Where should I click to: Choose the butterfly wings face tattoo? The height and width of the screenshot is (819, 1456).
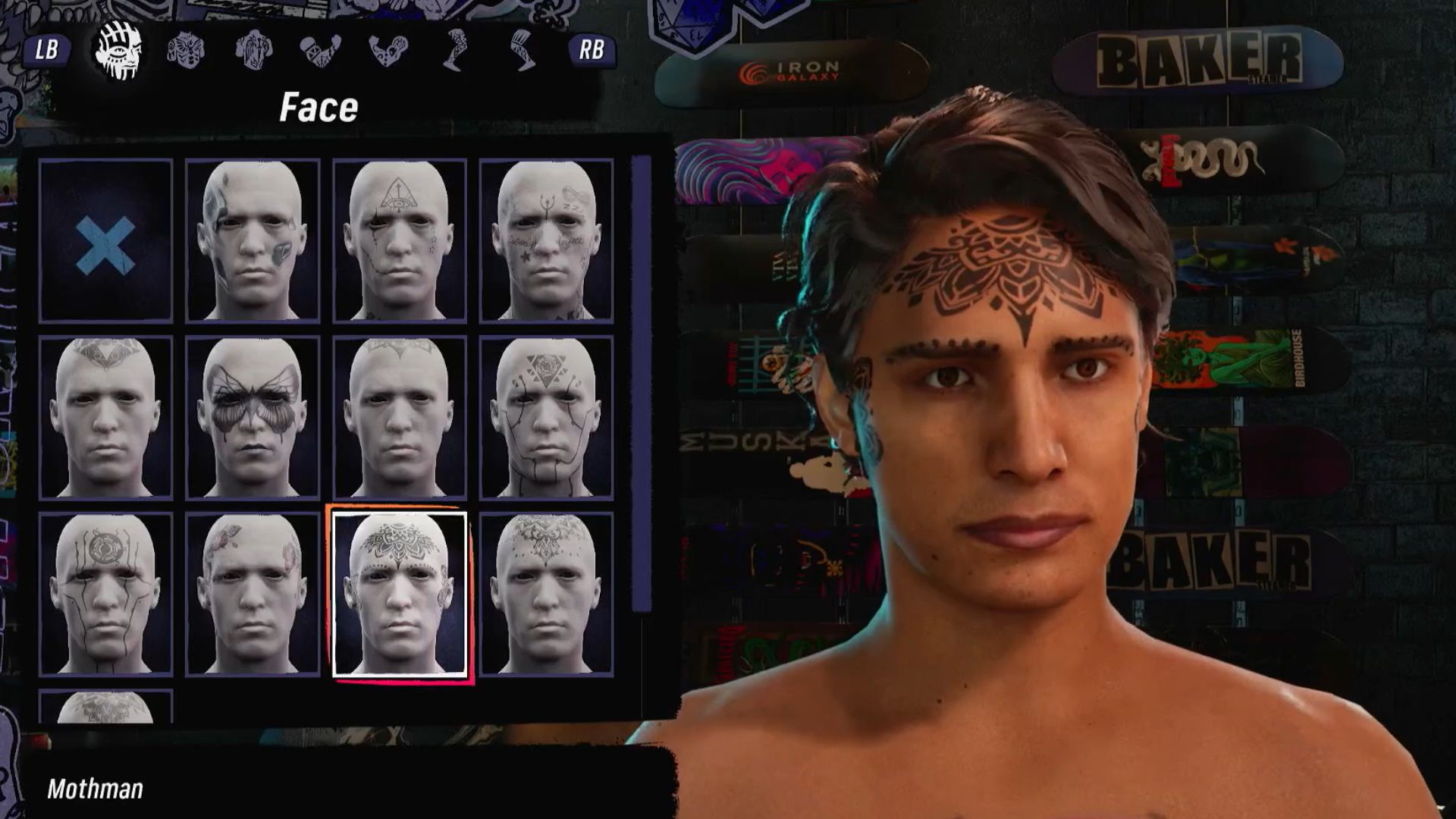(253, 417)
